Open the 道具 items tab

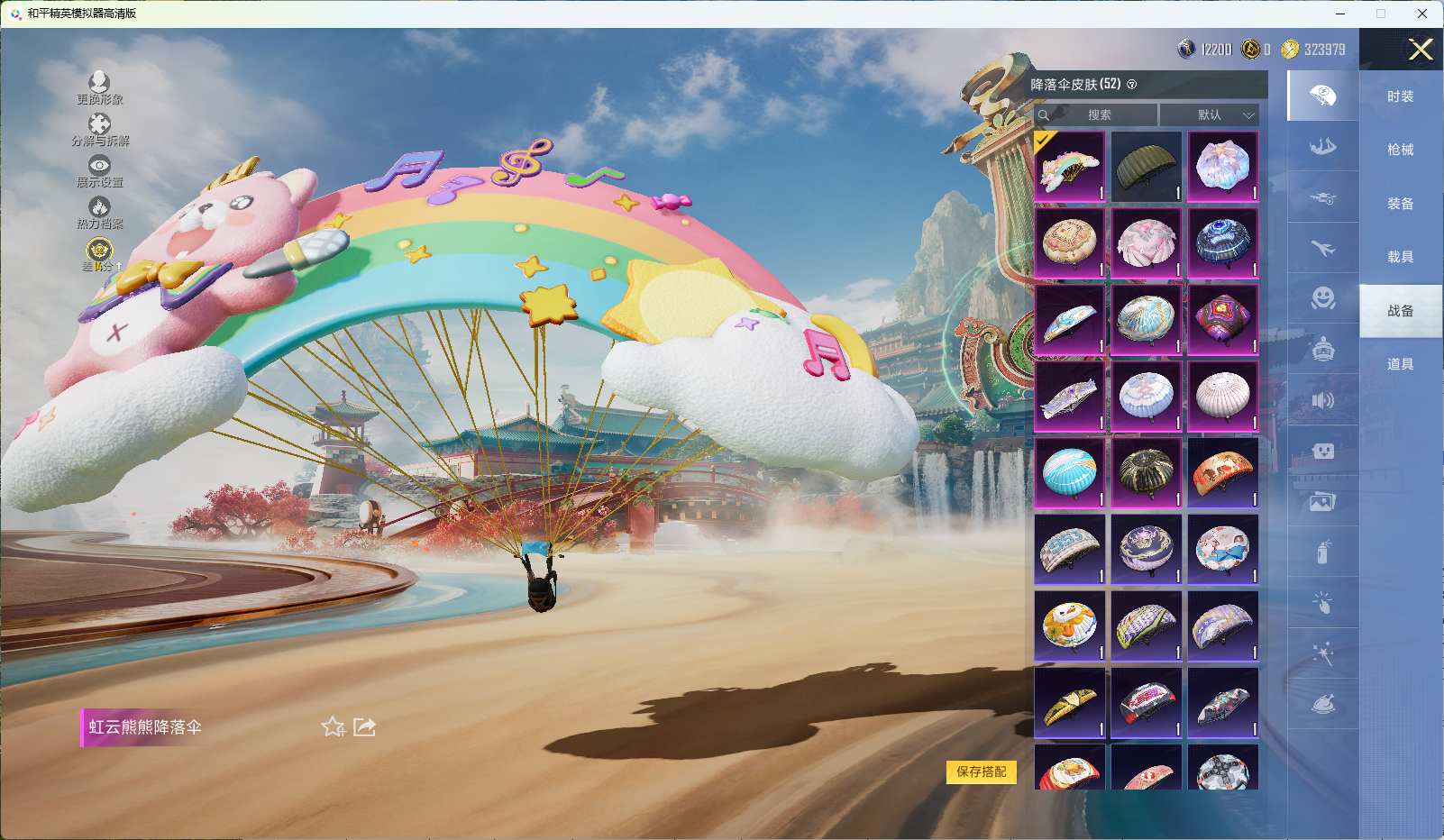(x=1400, y=364)
